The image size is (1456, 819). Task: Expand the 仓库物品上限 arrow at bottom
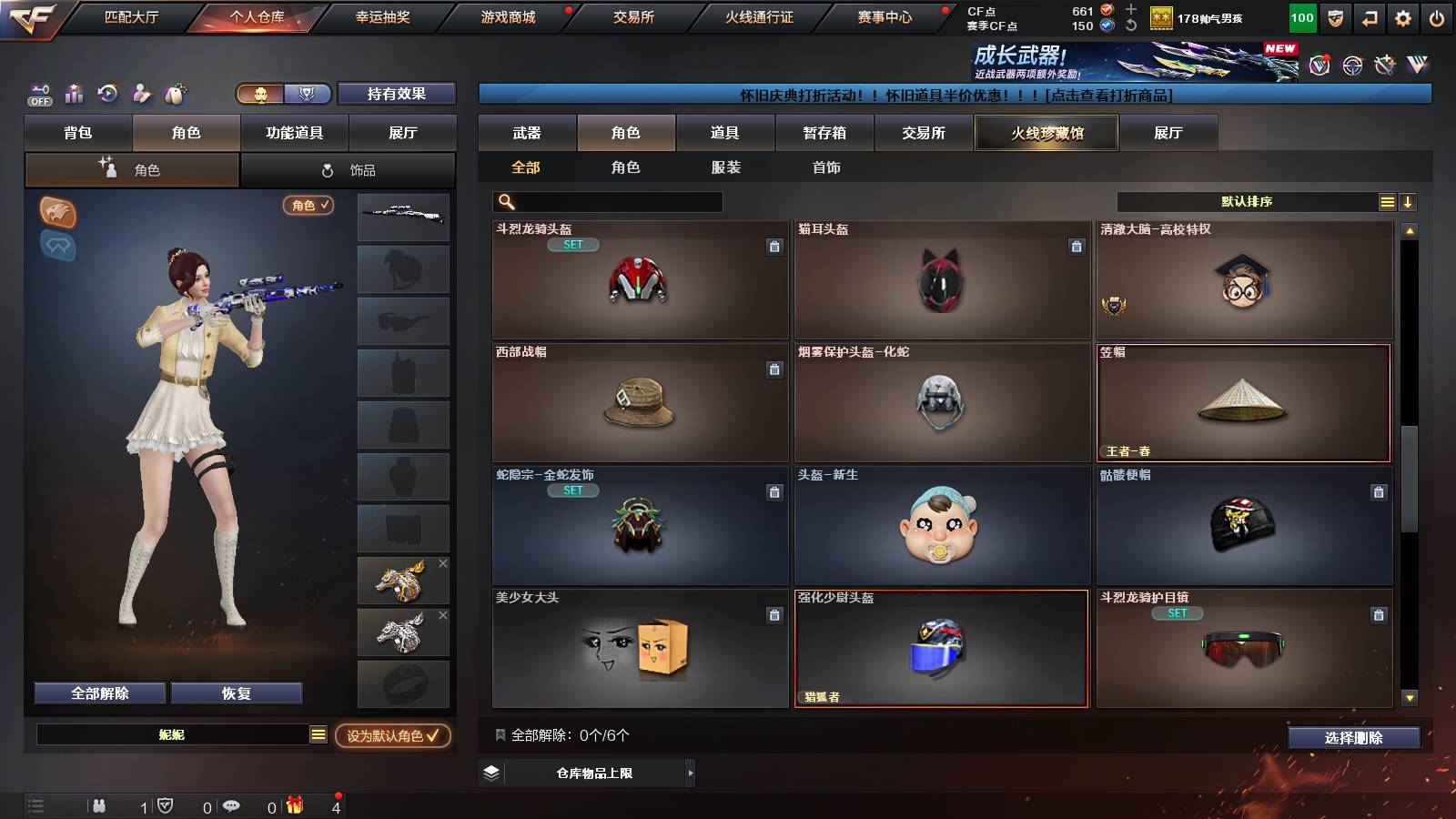[x=690, y=774]
